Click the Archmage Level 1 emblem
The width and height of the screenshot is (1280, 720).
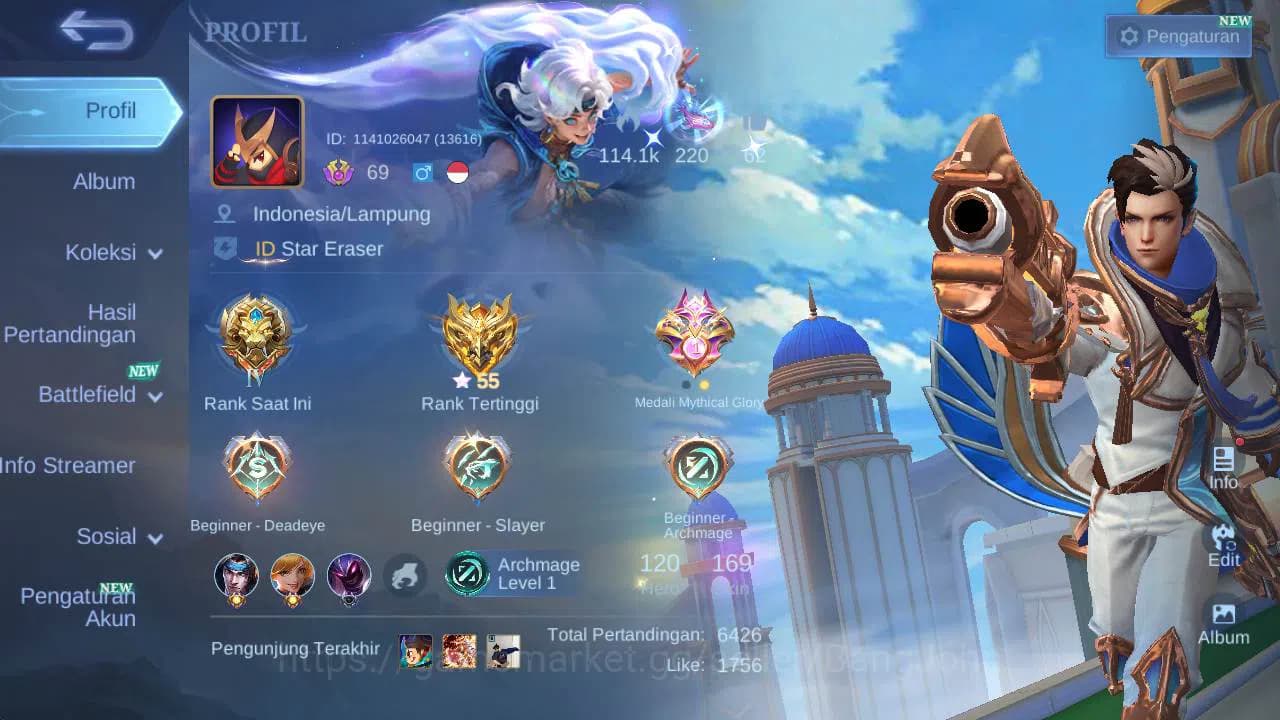(466, 573)
